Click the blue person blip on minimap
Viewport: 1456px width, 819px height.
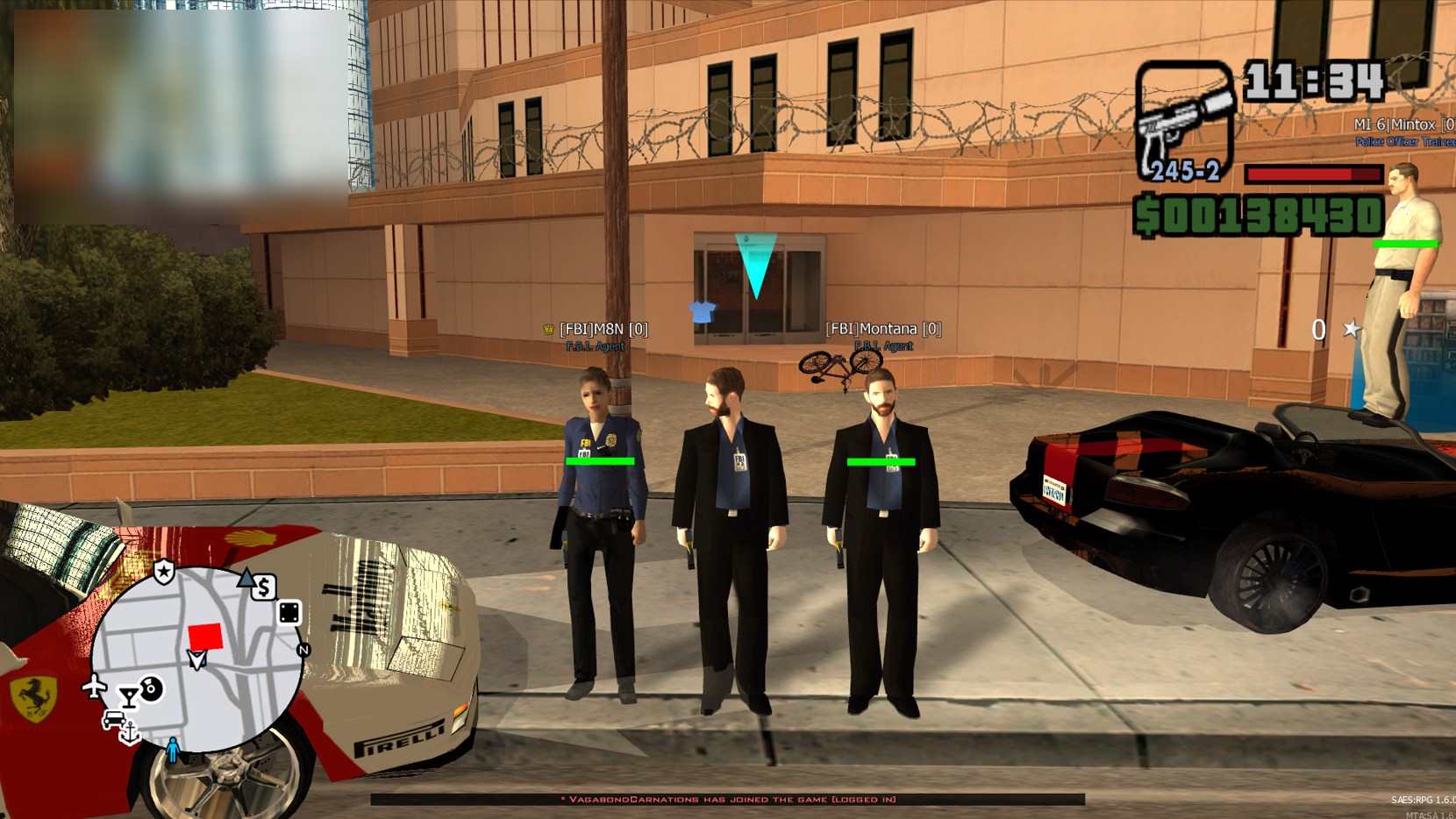click(173, 750)
